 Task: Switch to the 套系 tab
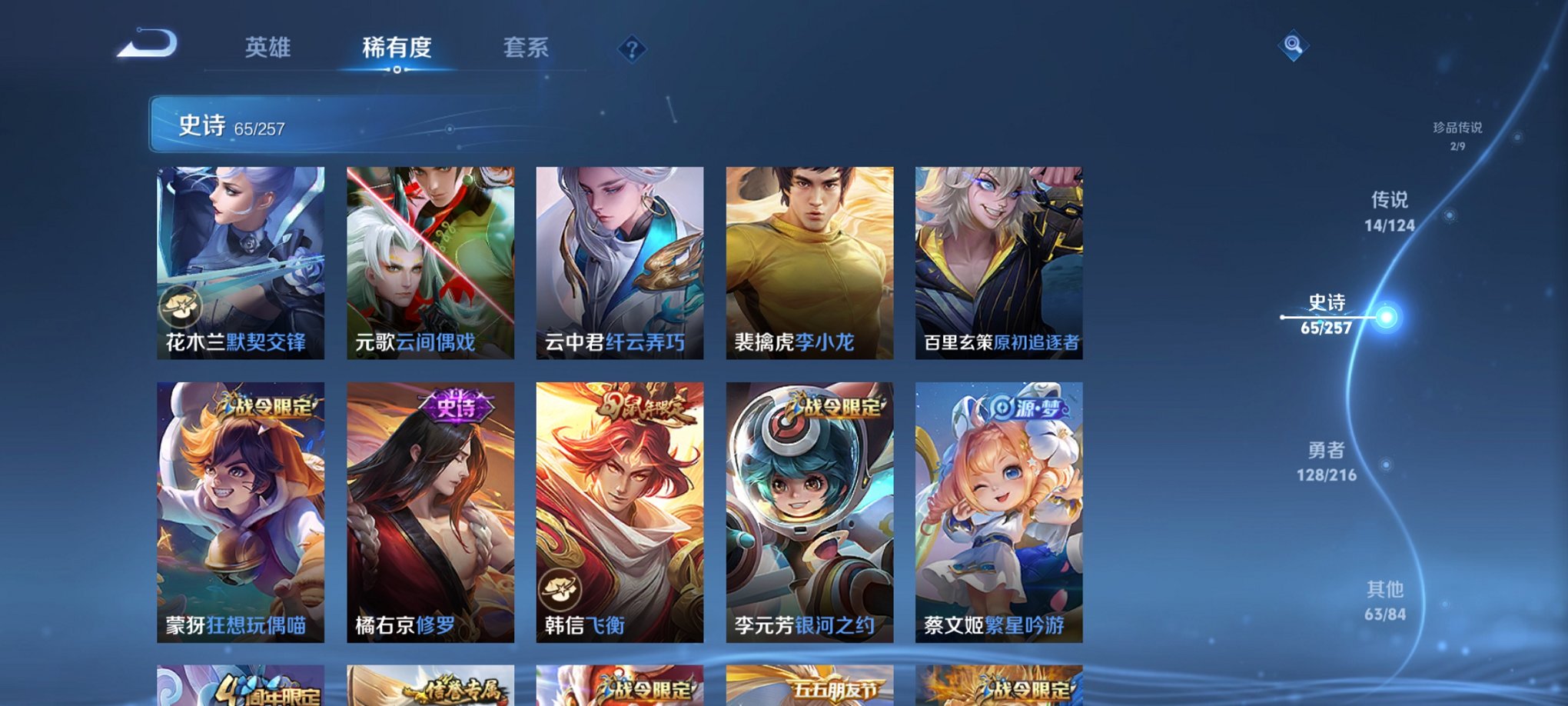tap(527, 48)
